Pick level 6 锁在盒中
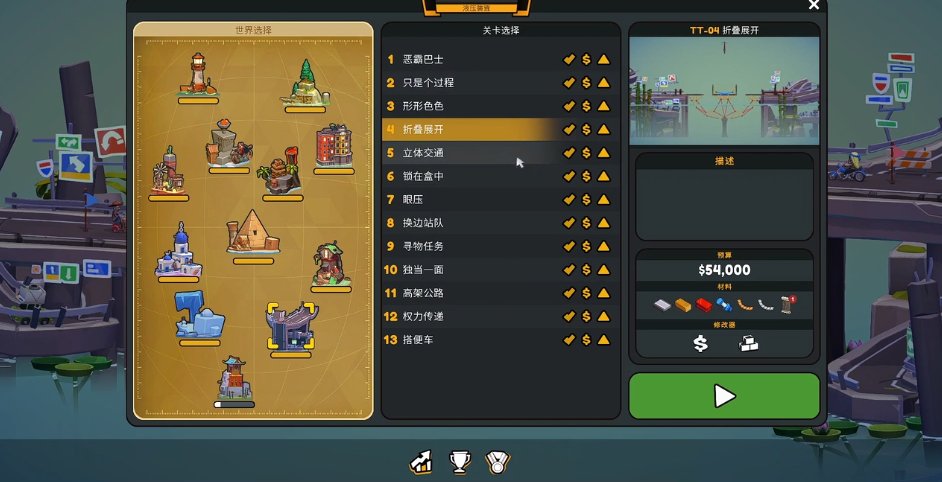The height and width of the screenshot is (482, 942). (470, 176)
